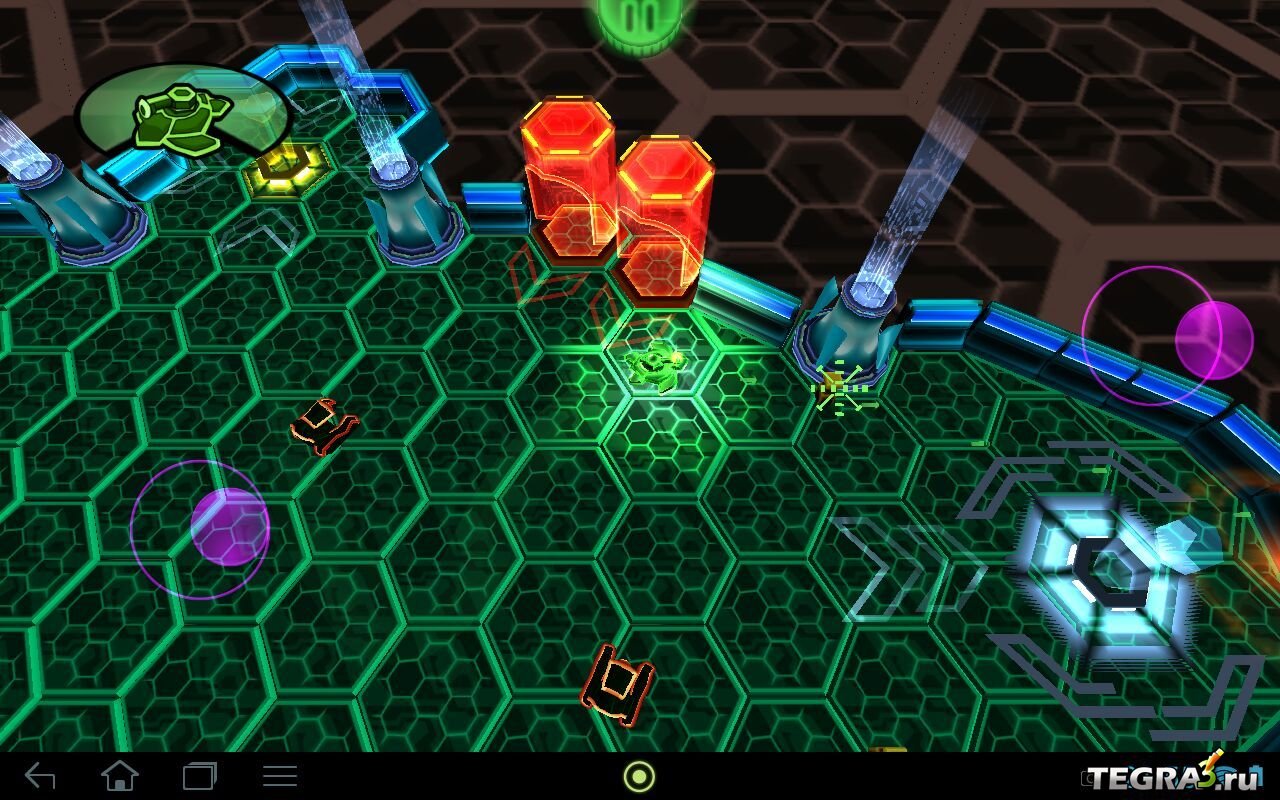Open the Android home screen

tap(120, 776)
